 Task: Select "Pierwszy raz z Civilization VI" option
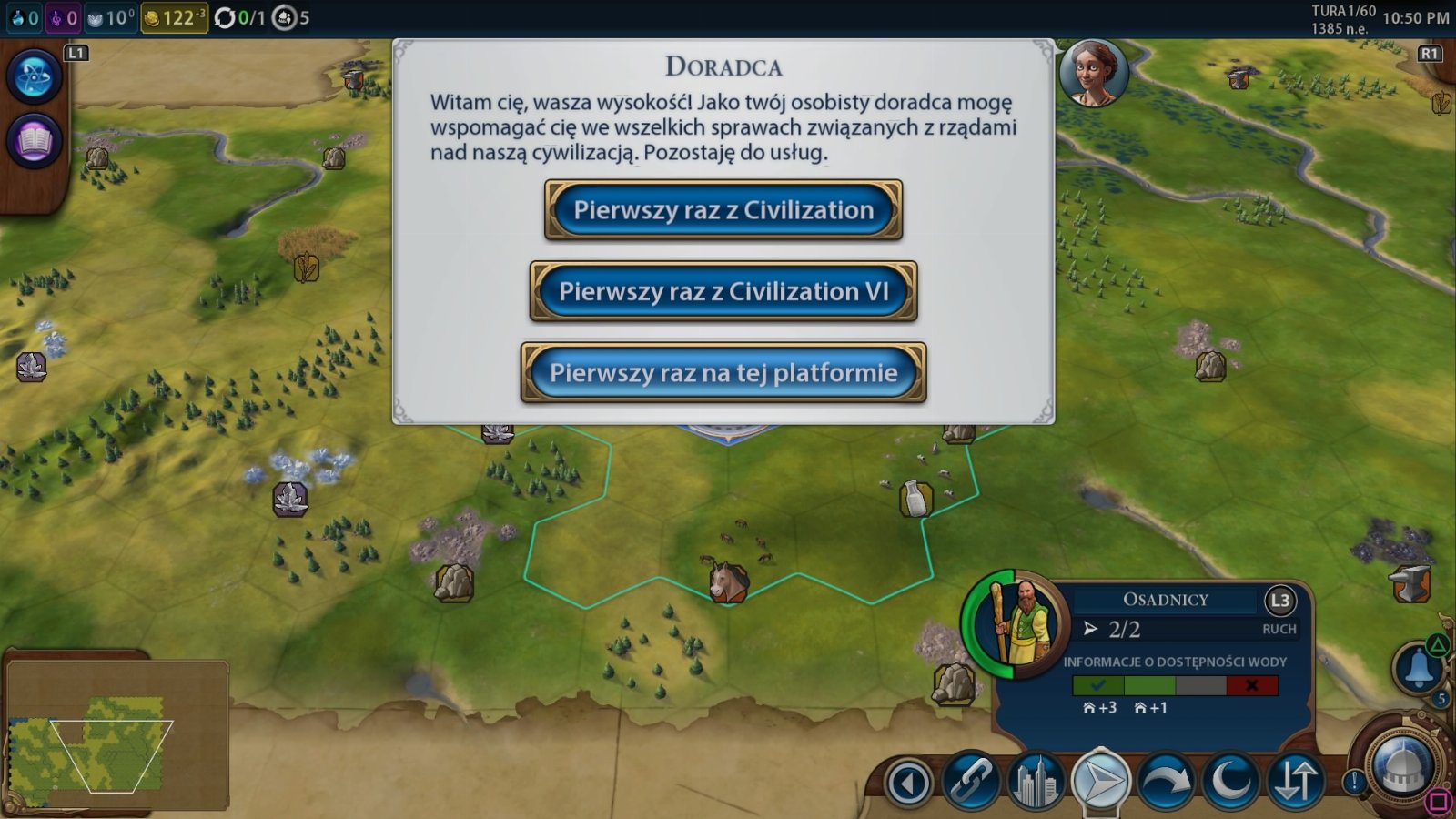click(723, 291)
